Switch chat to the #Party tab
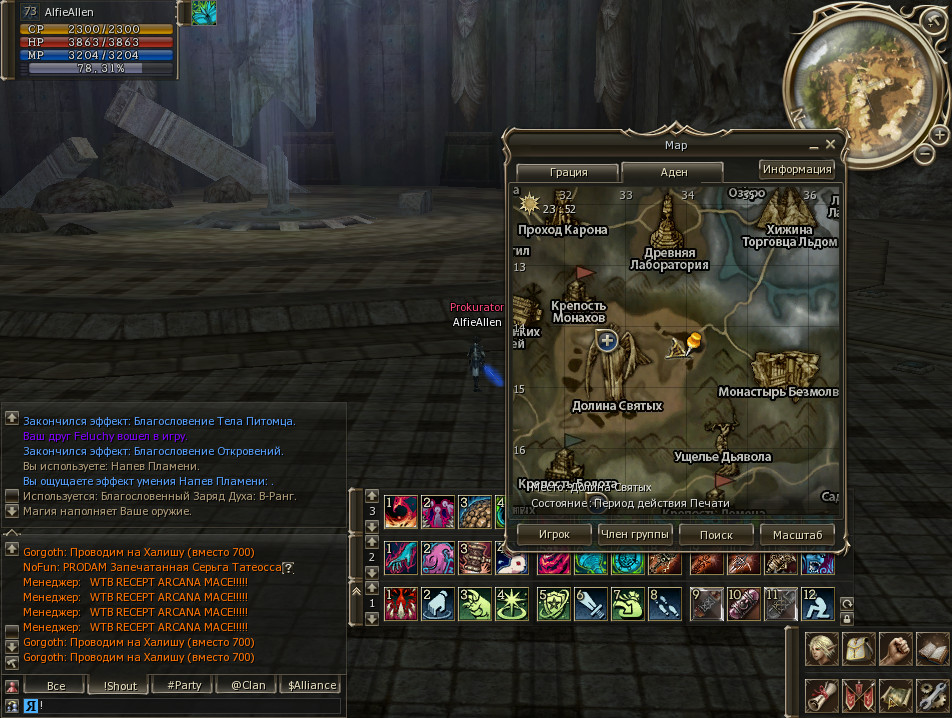The width and height of the screenshot is (952, 718). [184, 685]
